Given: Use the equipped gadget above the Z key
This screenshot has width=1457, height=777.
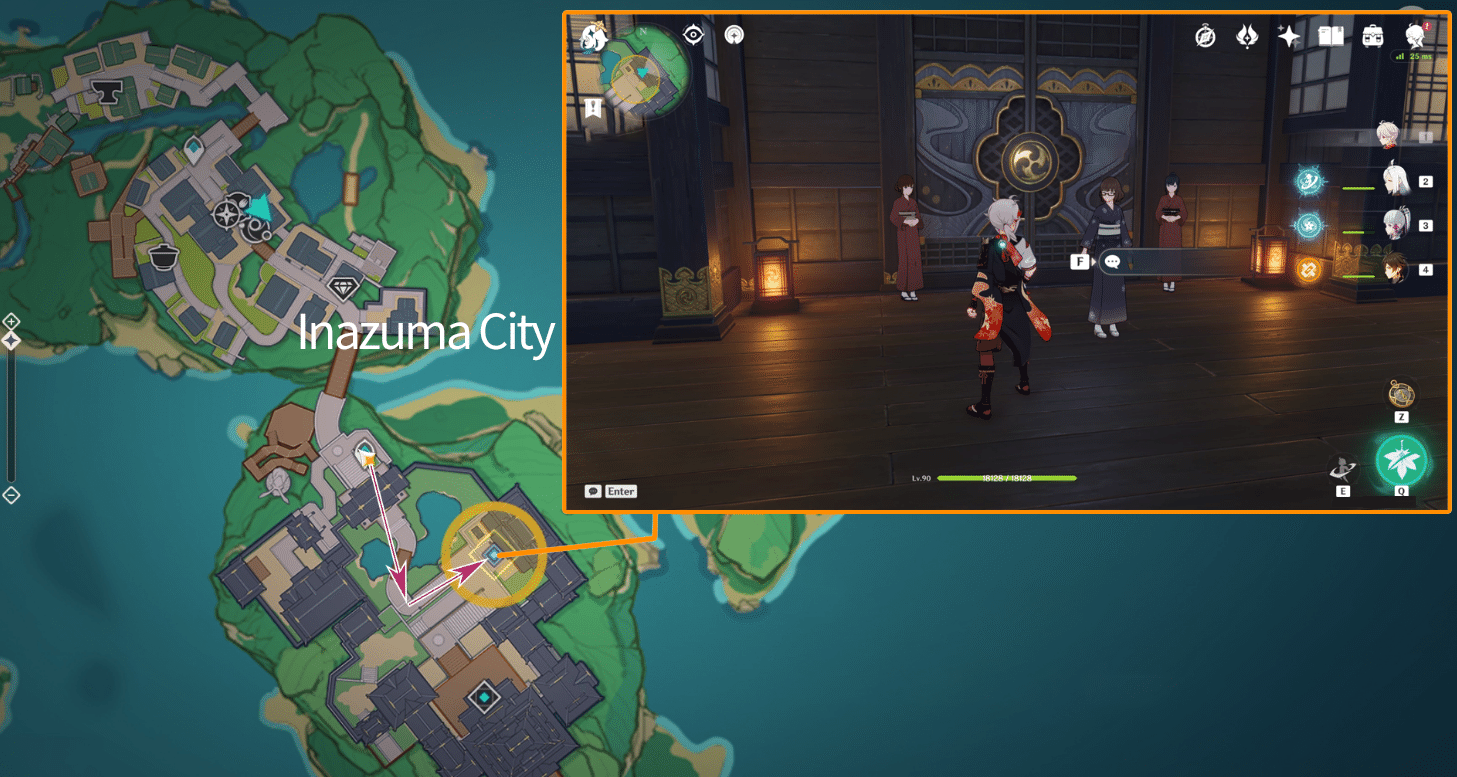Looking at the screenshot, I should [1400, 396].
